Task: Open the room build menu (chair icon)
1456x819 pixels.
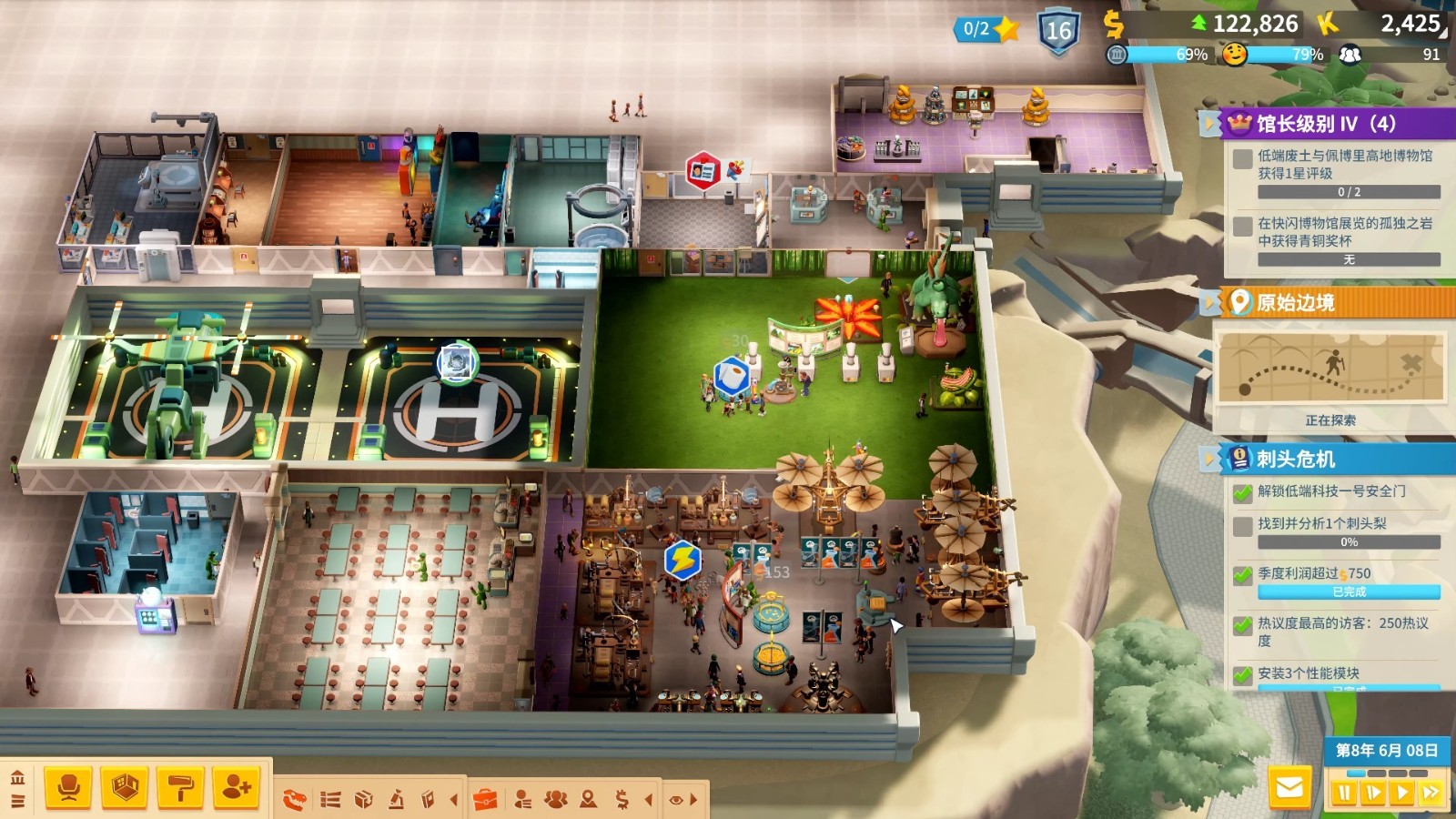Action: point(68,788)
